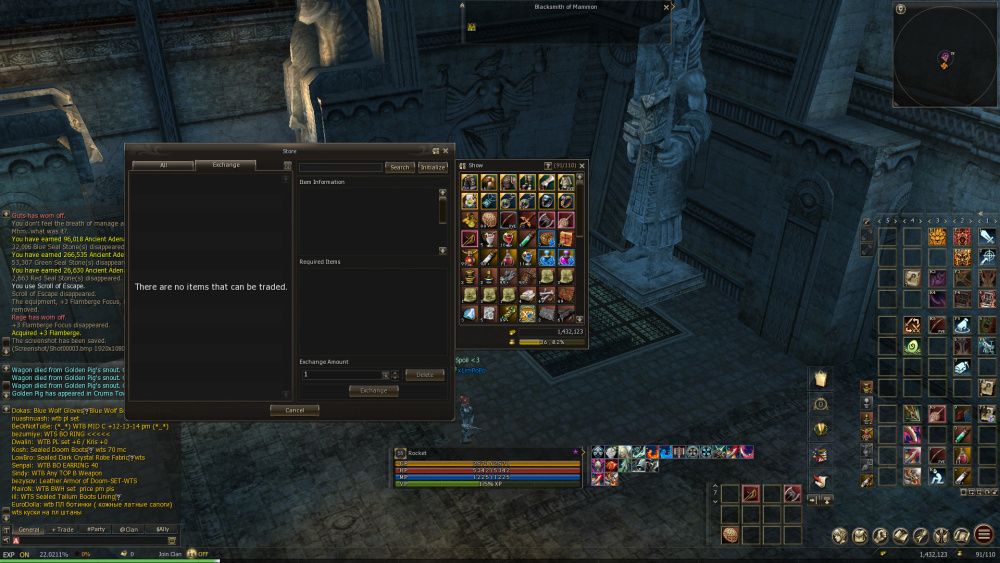
Task: Click the Initialize button
Action: [432, 168]
